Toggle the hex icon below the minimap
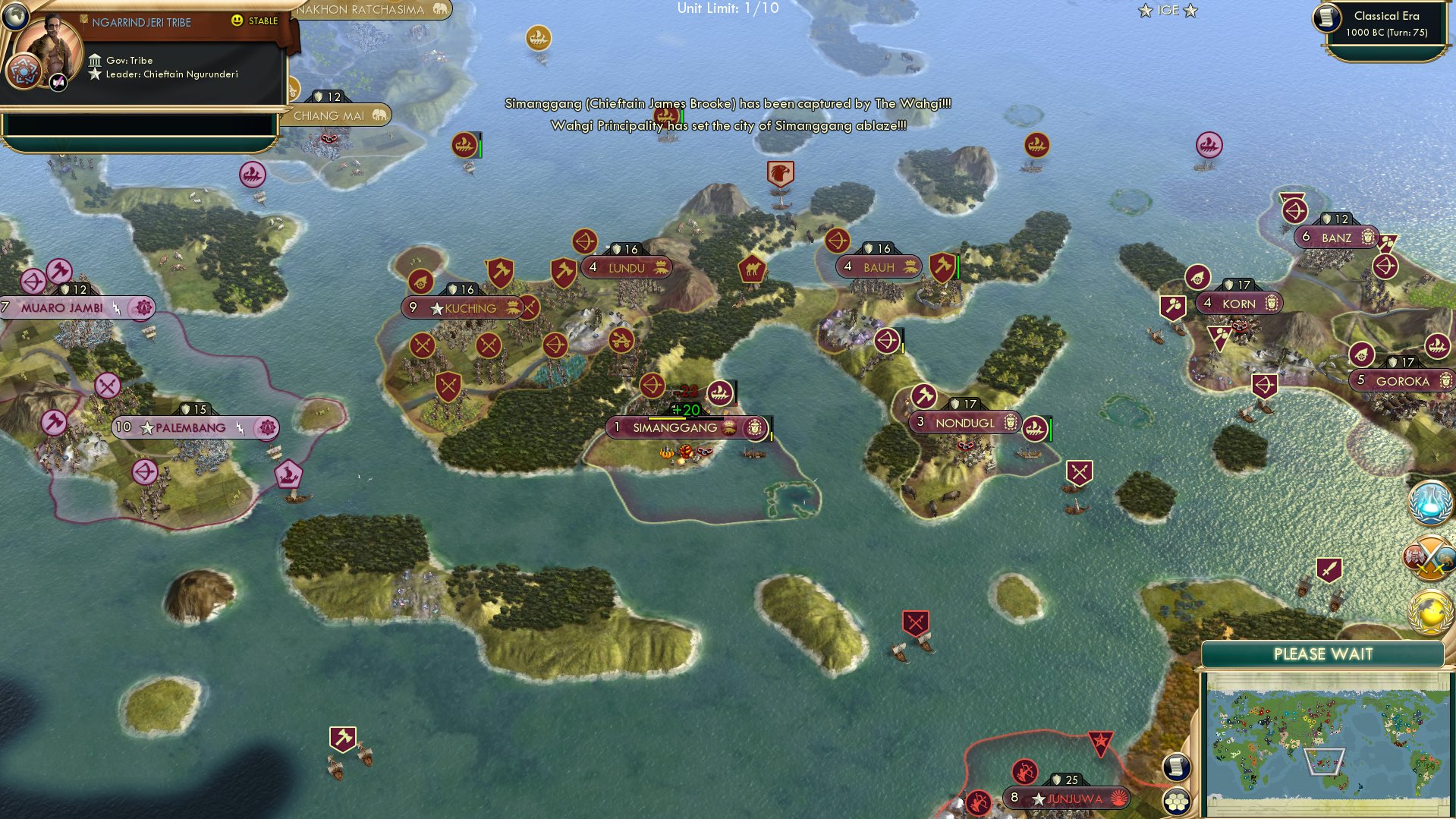 1176,802
